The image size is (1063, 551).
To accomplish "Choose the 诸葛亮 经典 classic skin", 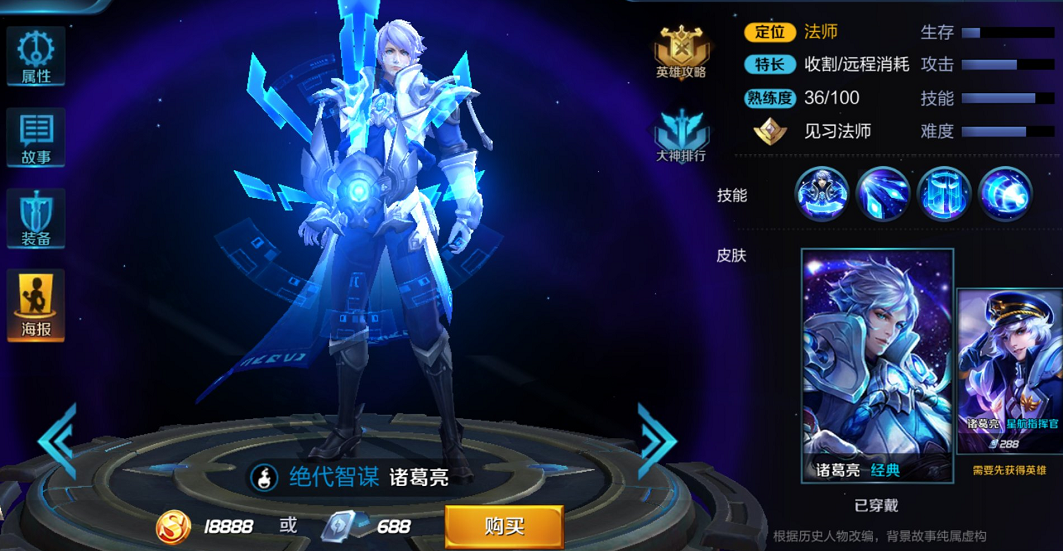I will point(877,366).
